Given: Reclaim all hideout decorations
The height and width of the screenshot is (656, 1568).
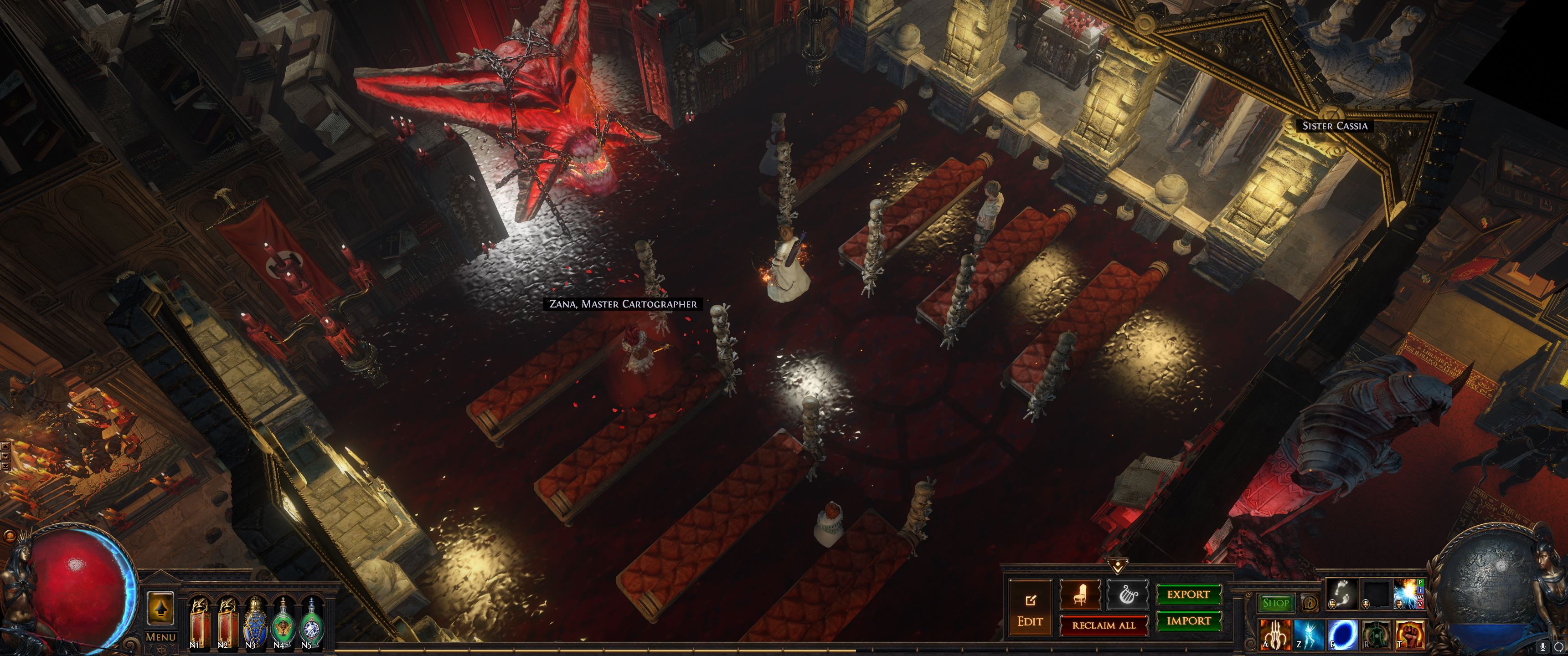Looking at the screenshot, I should tap(1104, 625).
